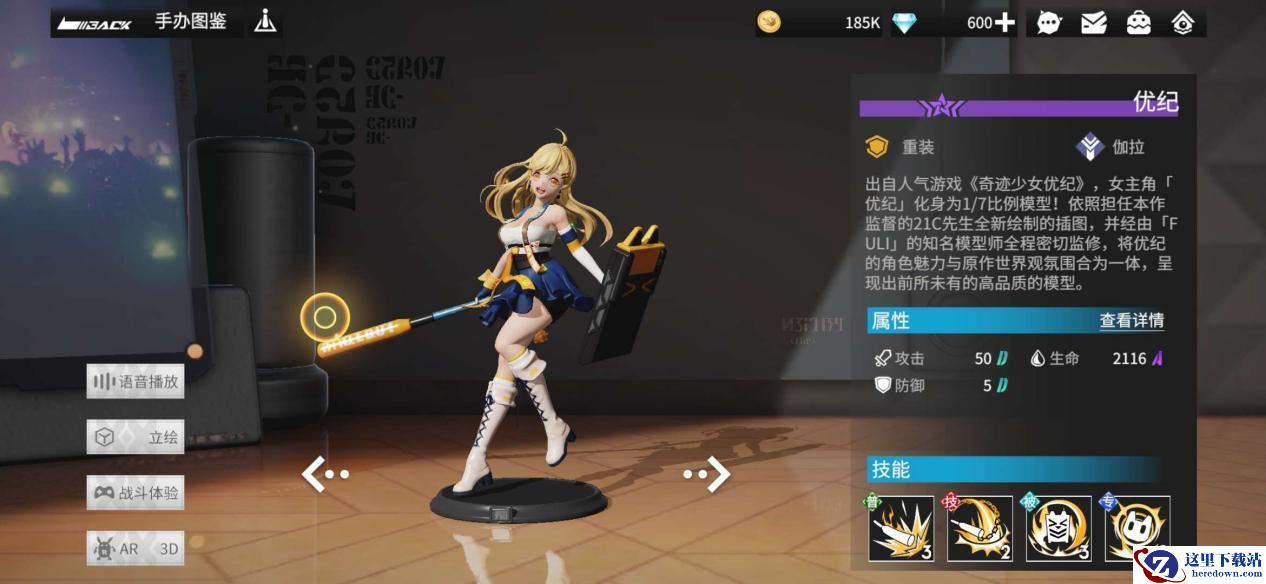Open the mail envelope icon
1266x584 pixels.
(x=1094, y=23)
